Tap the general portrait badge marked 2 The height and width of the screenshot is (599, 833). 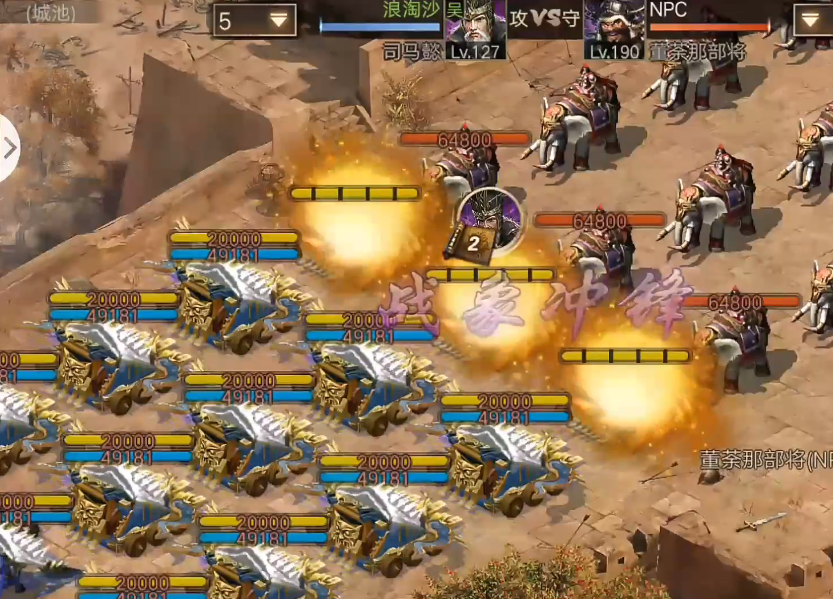tap(490, 220)
